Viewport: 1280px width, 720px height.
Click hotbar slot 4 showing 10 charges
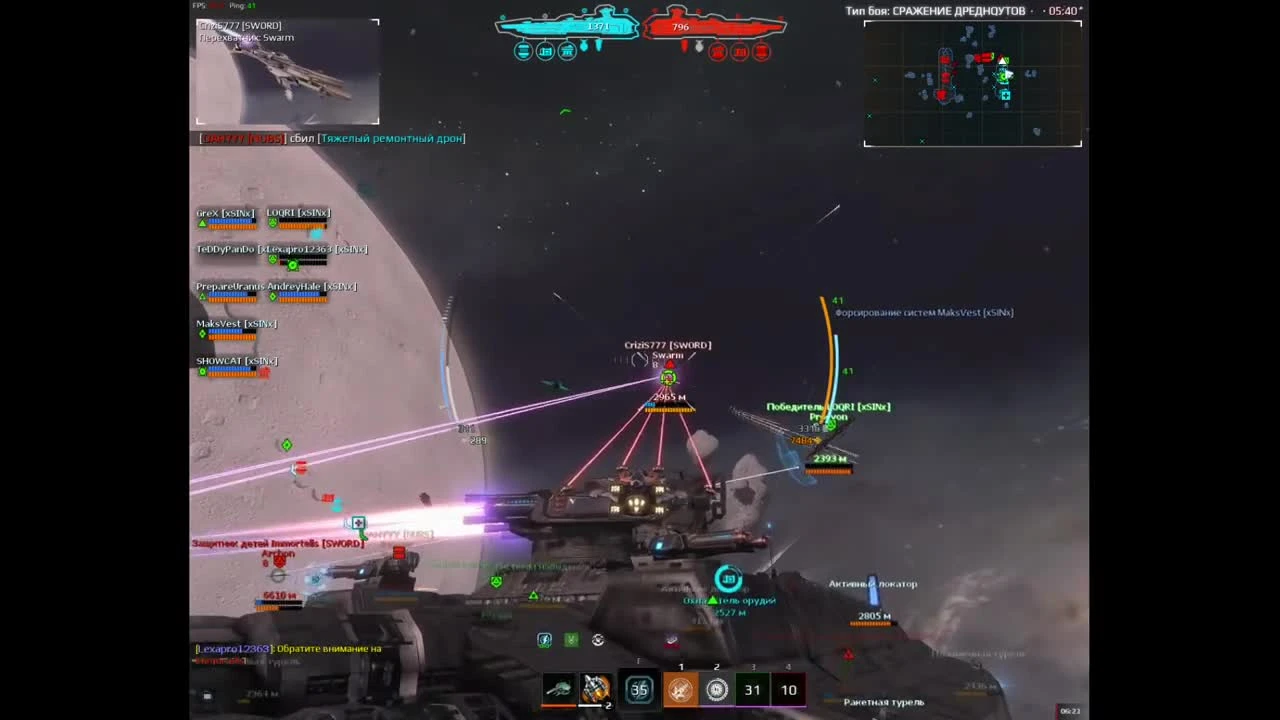point(788,689)
